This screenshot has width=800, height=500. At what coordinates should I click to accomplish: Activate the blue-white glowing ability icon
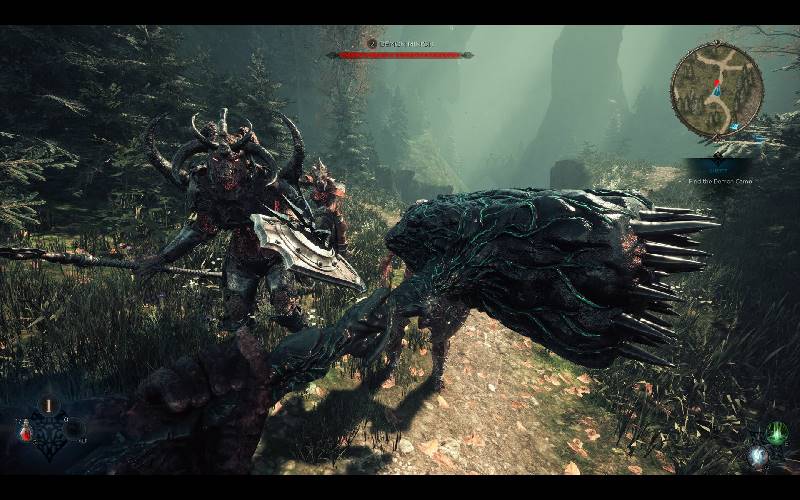click(x=758, y=455)
